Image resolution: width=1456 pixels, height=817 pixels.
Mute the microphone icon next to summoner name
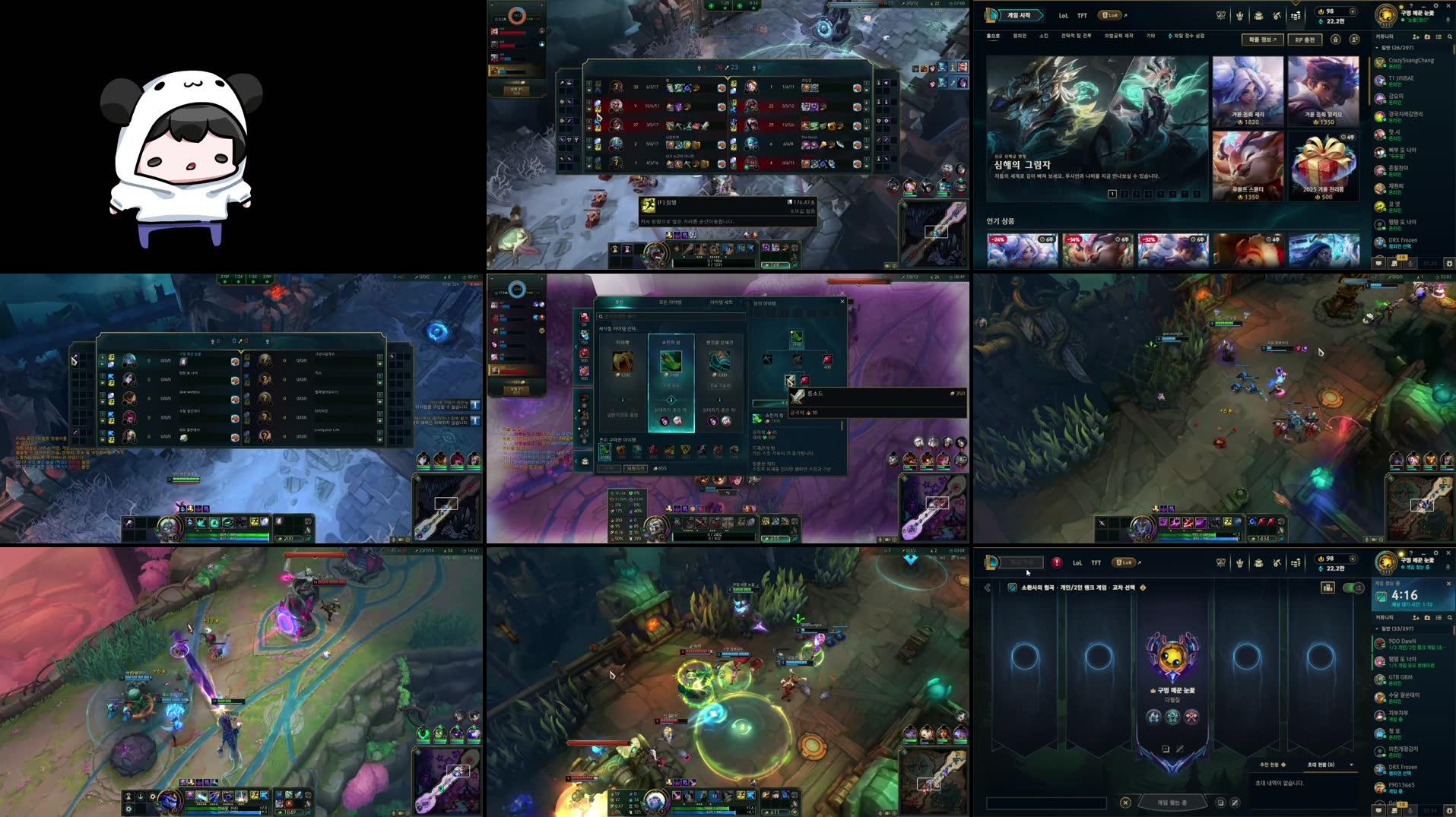[x=1448, y=565]
